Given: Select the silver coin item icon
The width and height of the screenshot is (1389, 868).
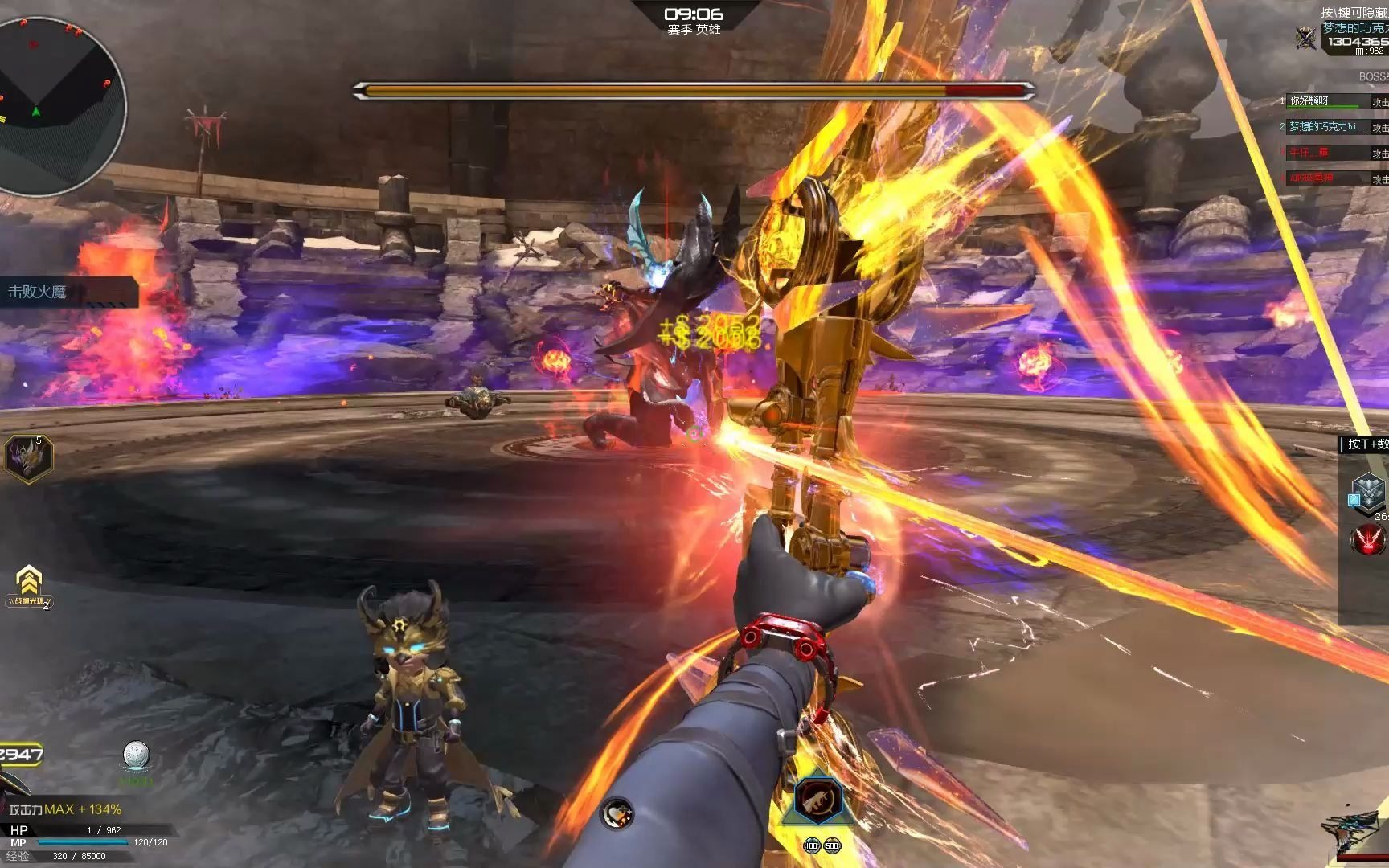Looking at the screenshot, I should [136, 756].
